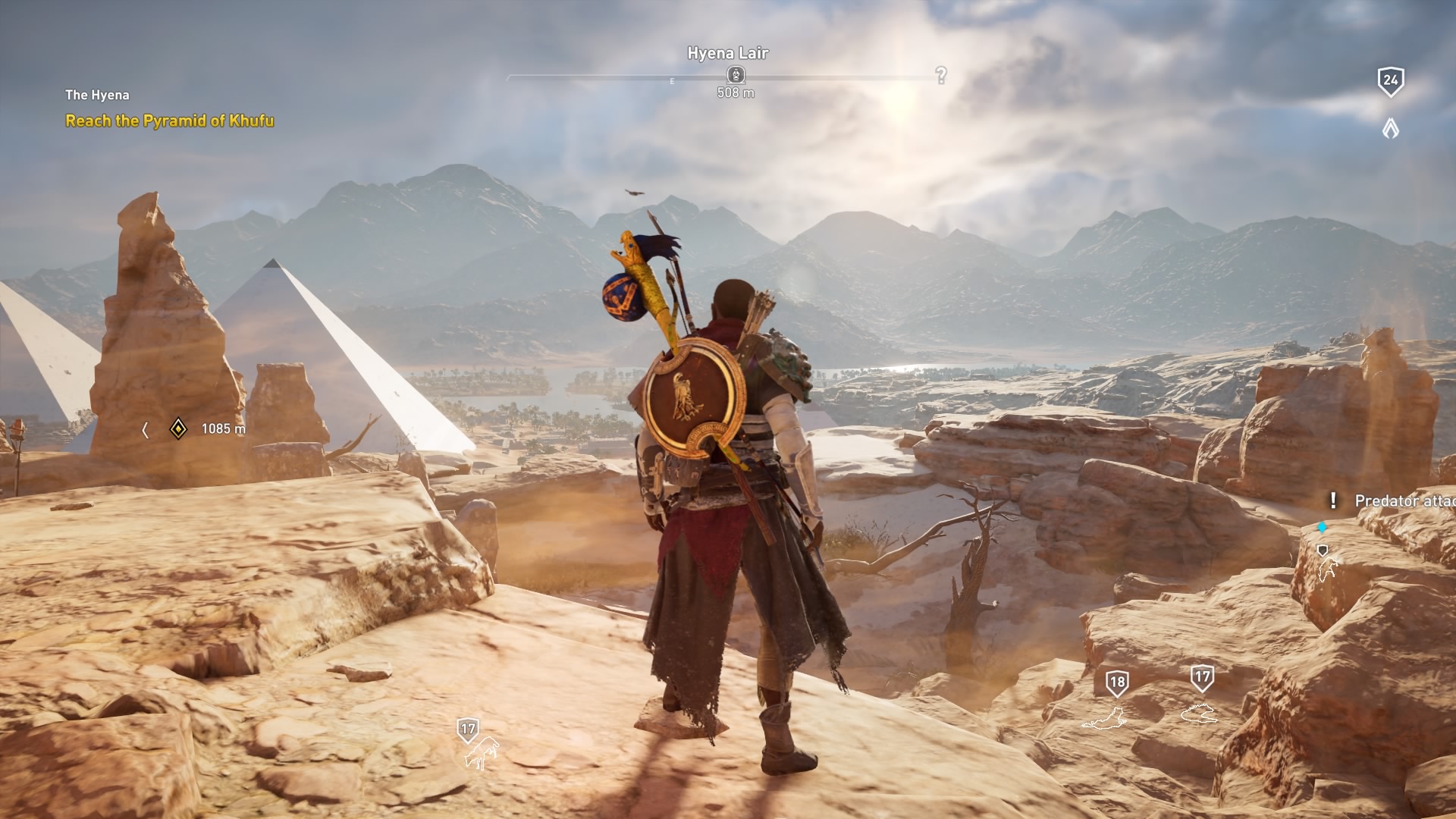Select the Reach the Pyramid of Khufu objective
This screenshot has height=819, width=1456.
coord(169,121)
